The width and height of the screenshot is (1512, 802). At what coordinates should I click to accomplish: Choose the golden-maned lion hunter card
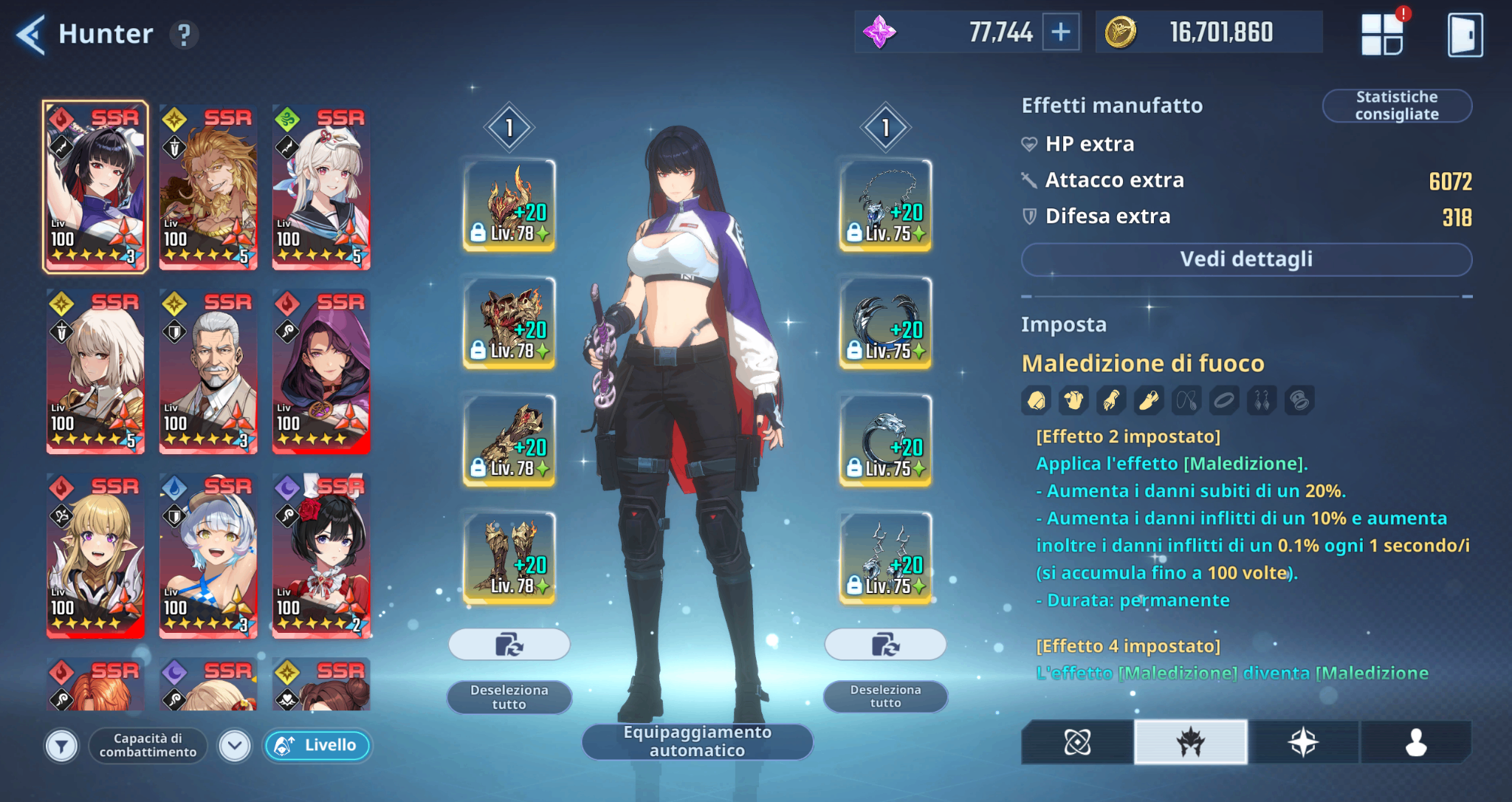208,187
